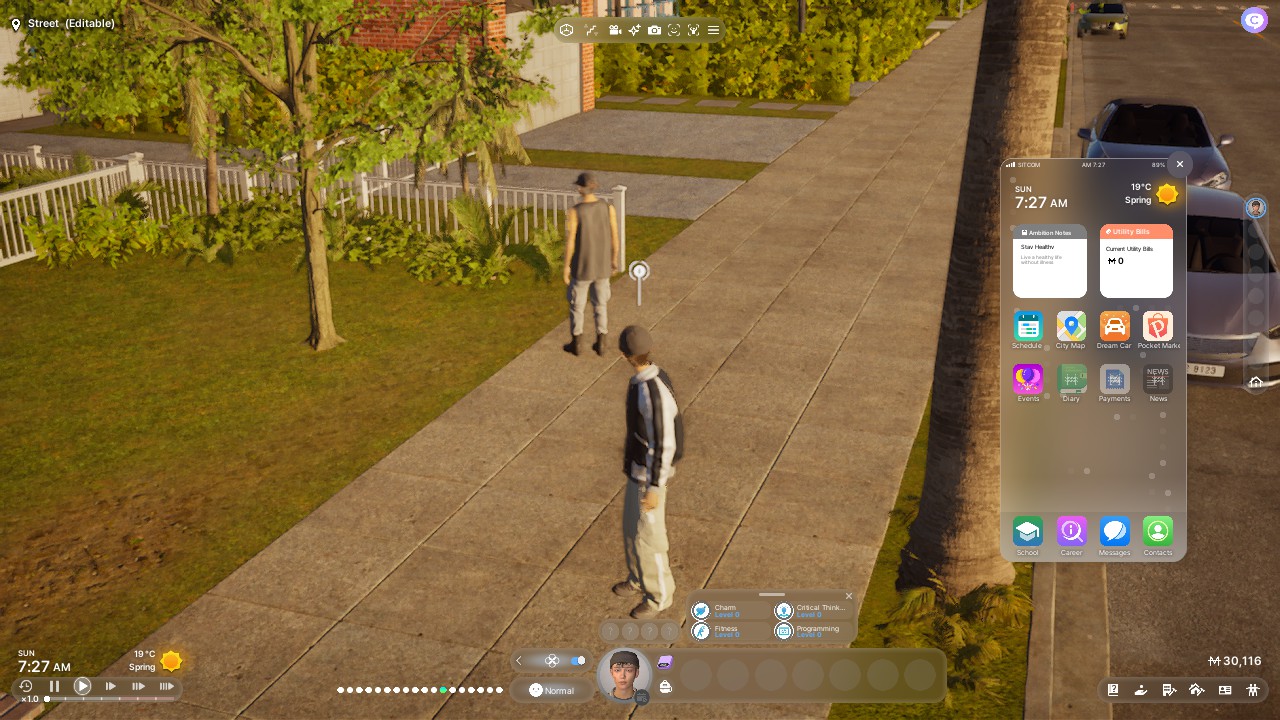Open the help guide book icon
Screen dimensions: 1280x720
(1113, 690)
